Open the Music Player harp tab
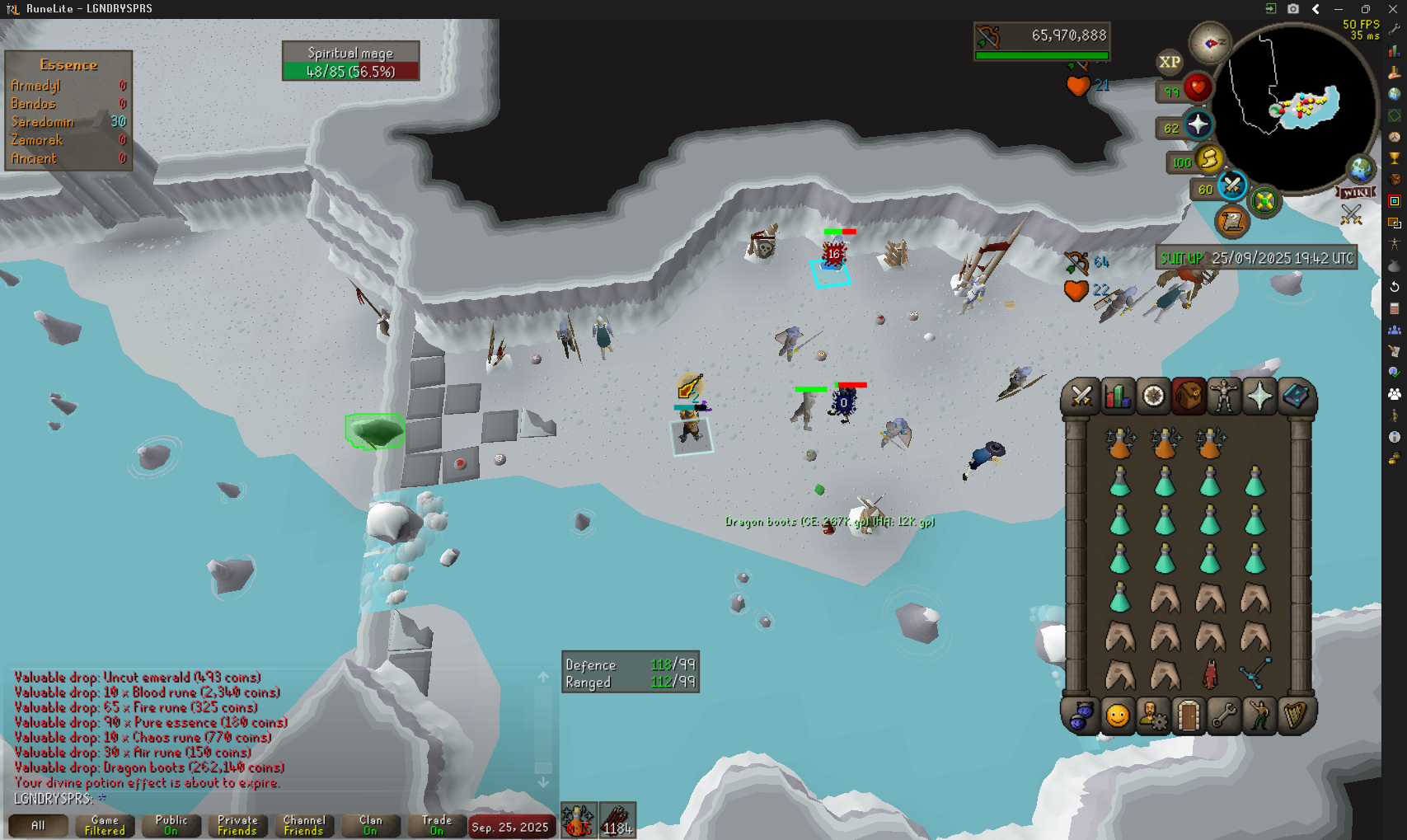 1295,716
